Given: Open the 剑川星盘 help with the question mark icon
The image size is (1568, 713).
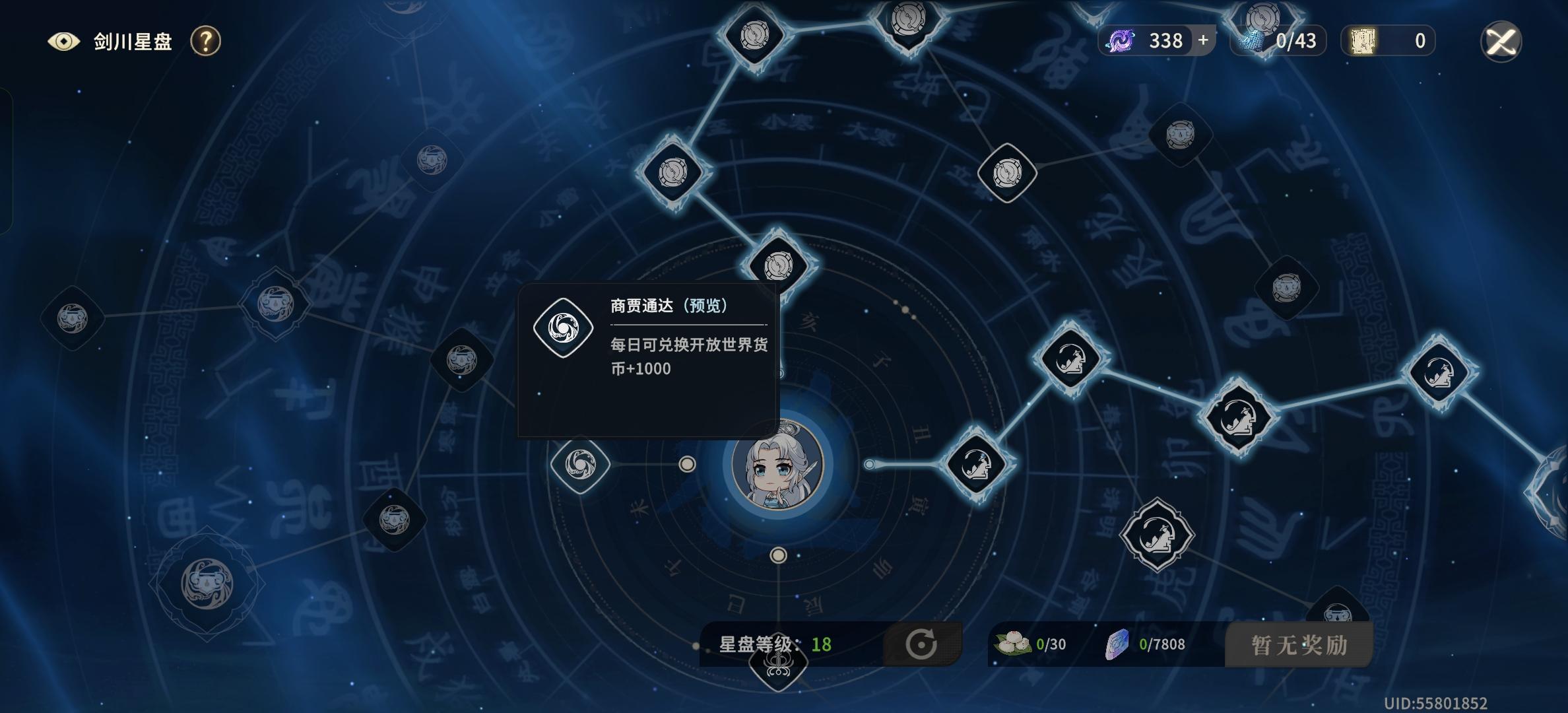Looking at the screenshot, I should coord(207,42).
